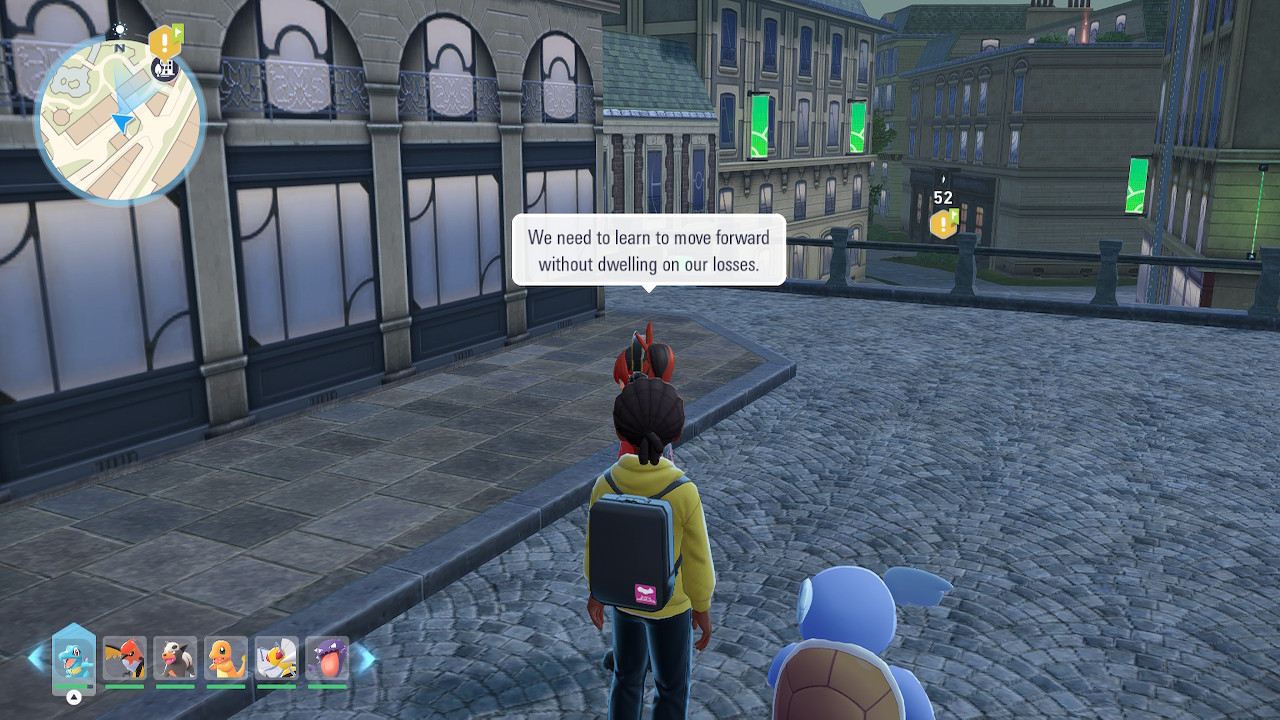Pick Charmander from the party bar
1280x720 pixels.
[x=226, y=659]
